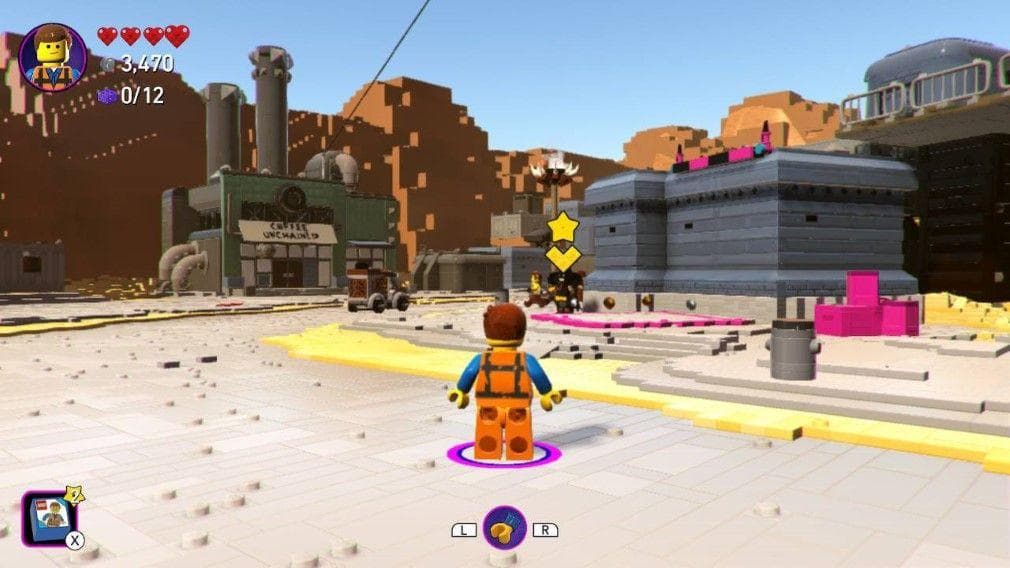1010x568 pixels.
Task: Click the Emmet character portrait
Action: [x=52, y=58]
